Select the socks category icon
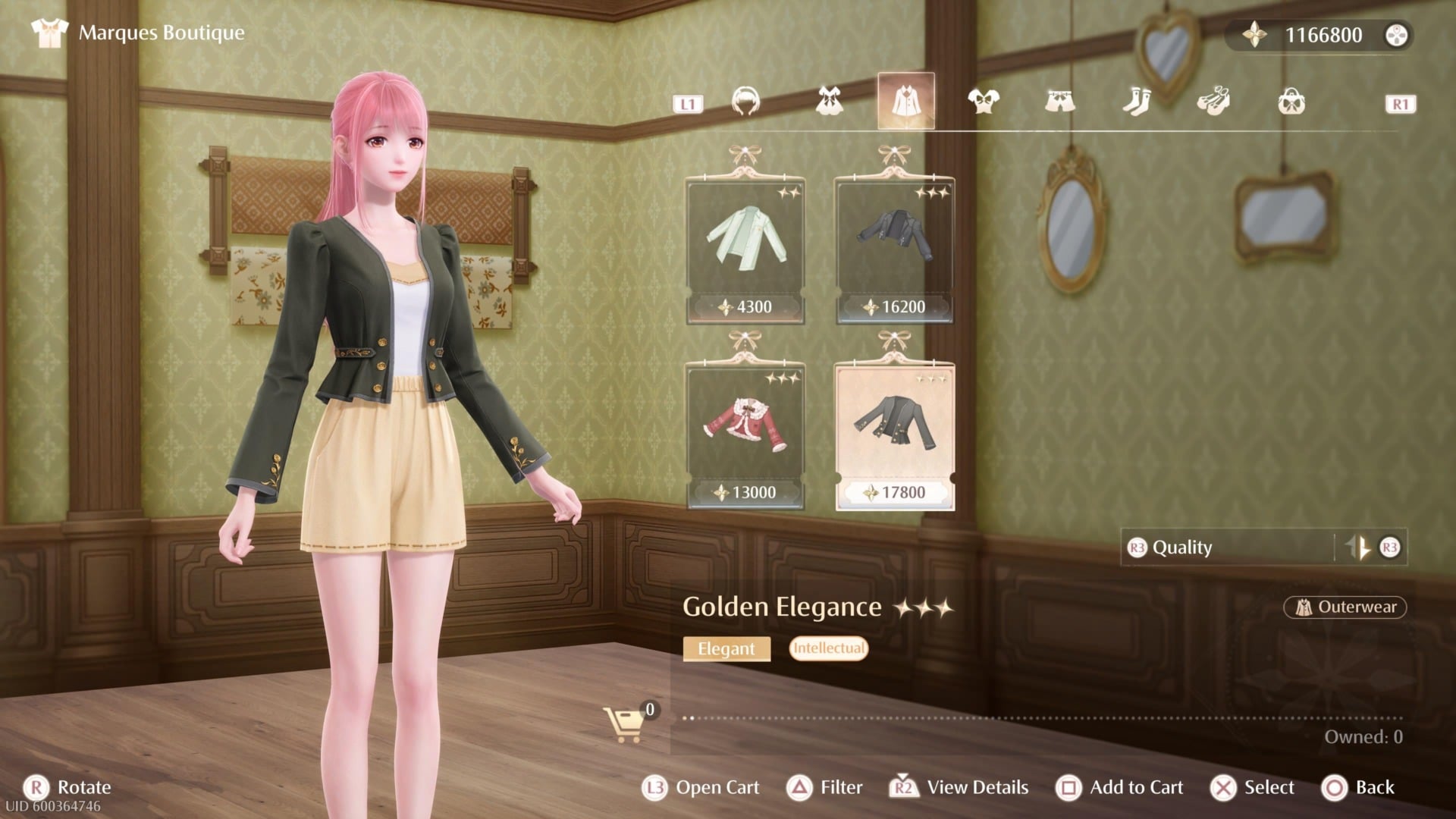Screen dimensions: 1456x819 tap(1137, 101)
